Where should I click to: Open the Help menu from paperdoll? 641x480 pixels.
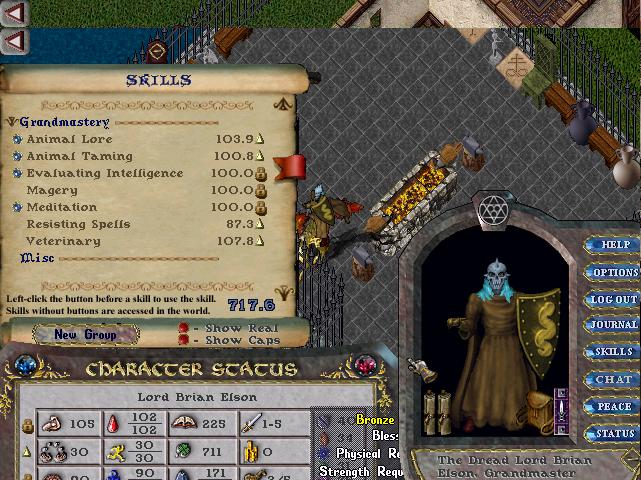(x=614, y=245)
